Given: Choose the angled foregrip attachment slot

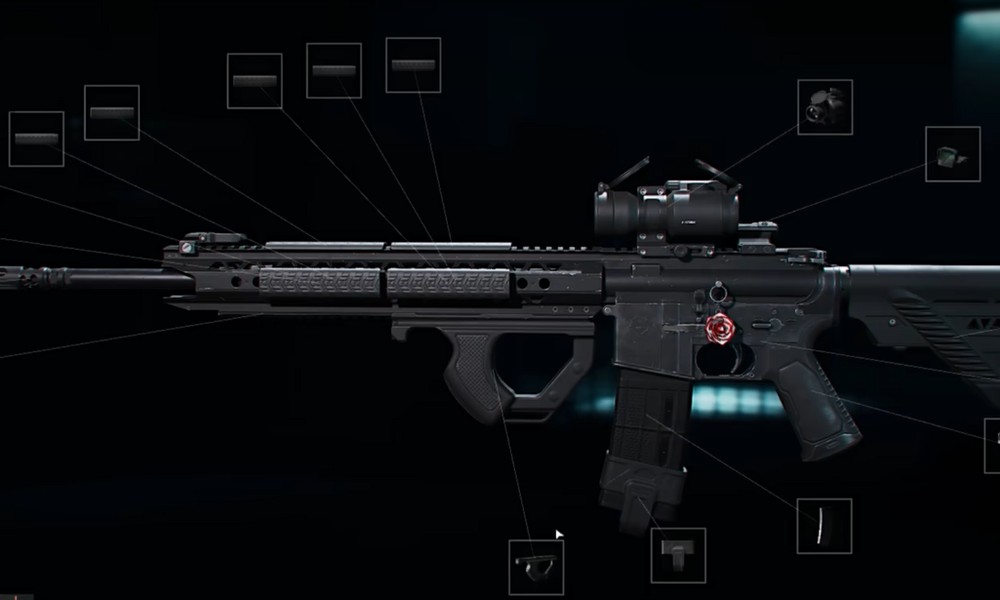Looking at the screenshot, I should (536, 566).
